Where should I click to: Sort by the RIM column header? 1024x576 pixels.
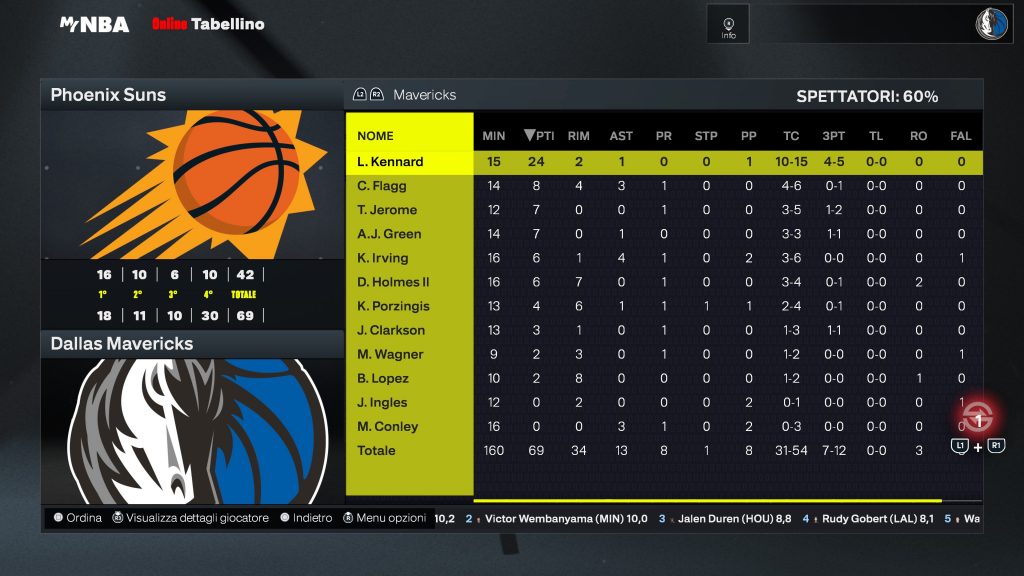tap(578, 136)
